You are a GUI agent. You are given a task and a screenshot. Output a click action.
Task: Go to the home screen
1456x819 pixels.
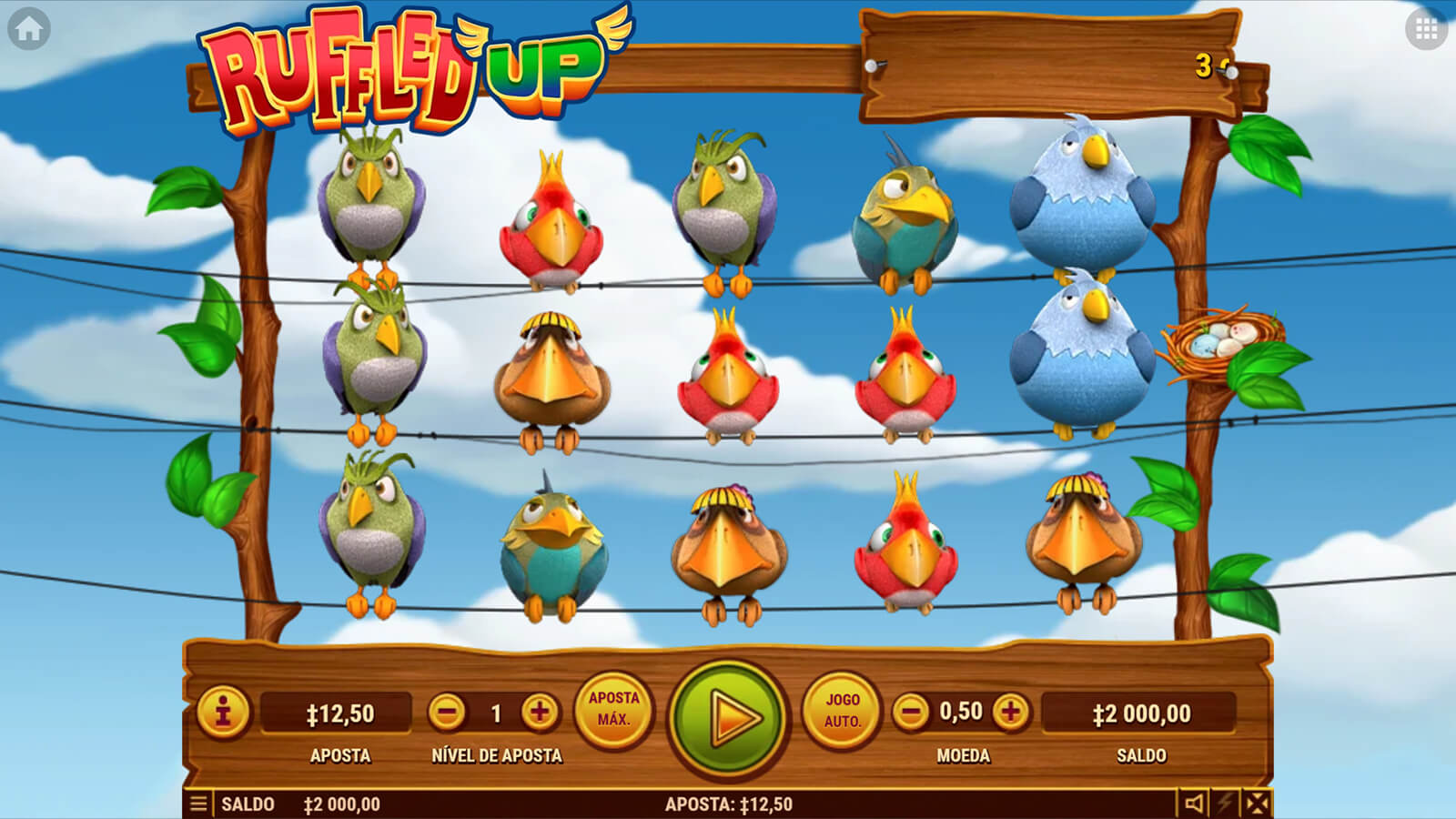click(28, 29)
